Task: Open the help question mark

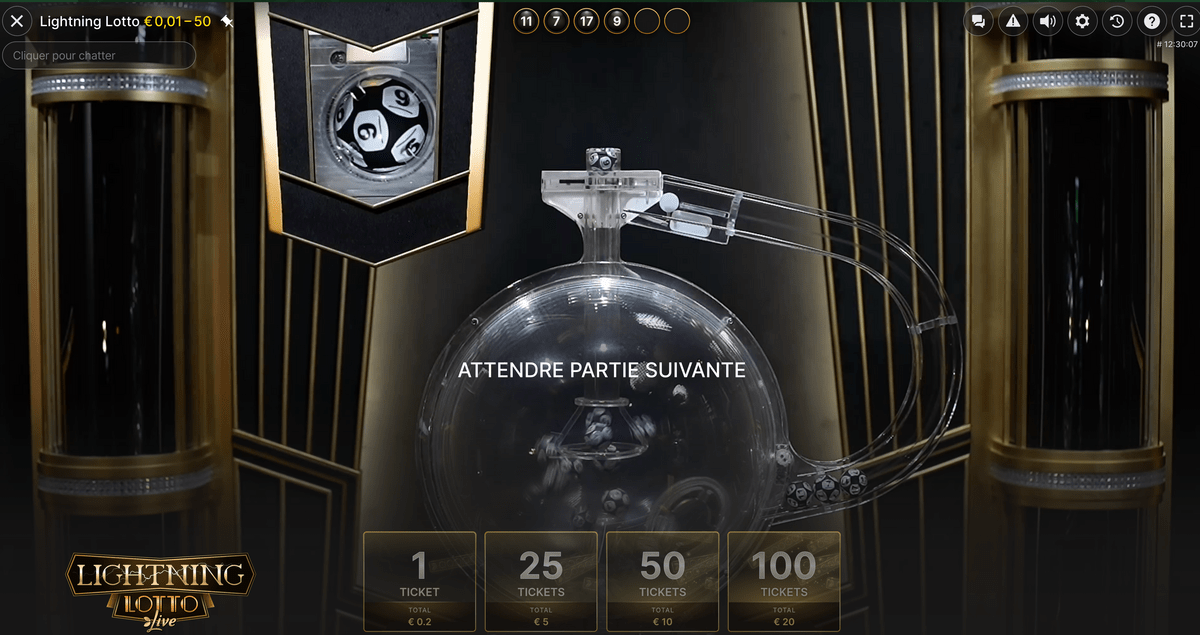Action: (1151, 21)
